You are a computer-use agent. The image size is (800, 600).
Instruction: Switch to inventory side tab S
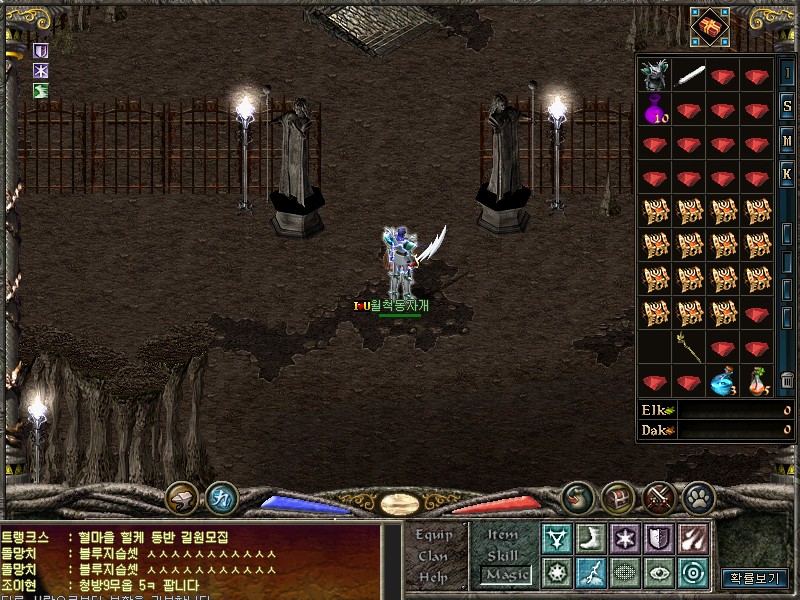[x=787, y=106]
